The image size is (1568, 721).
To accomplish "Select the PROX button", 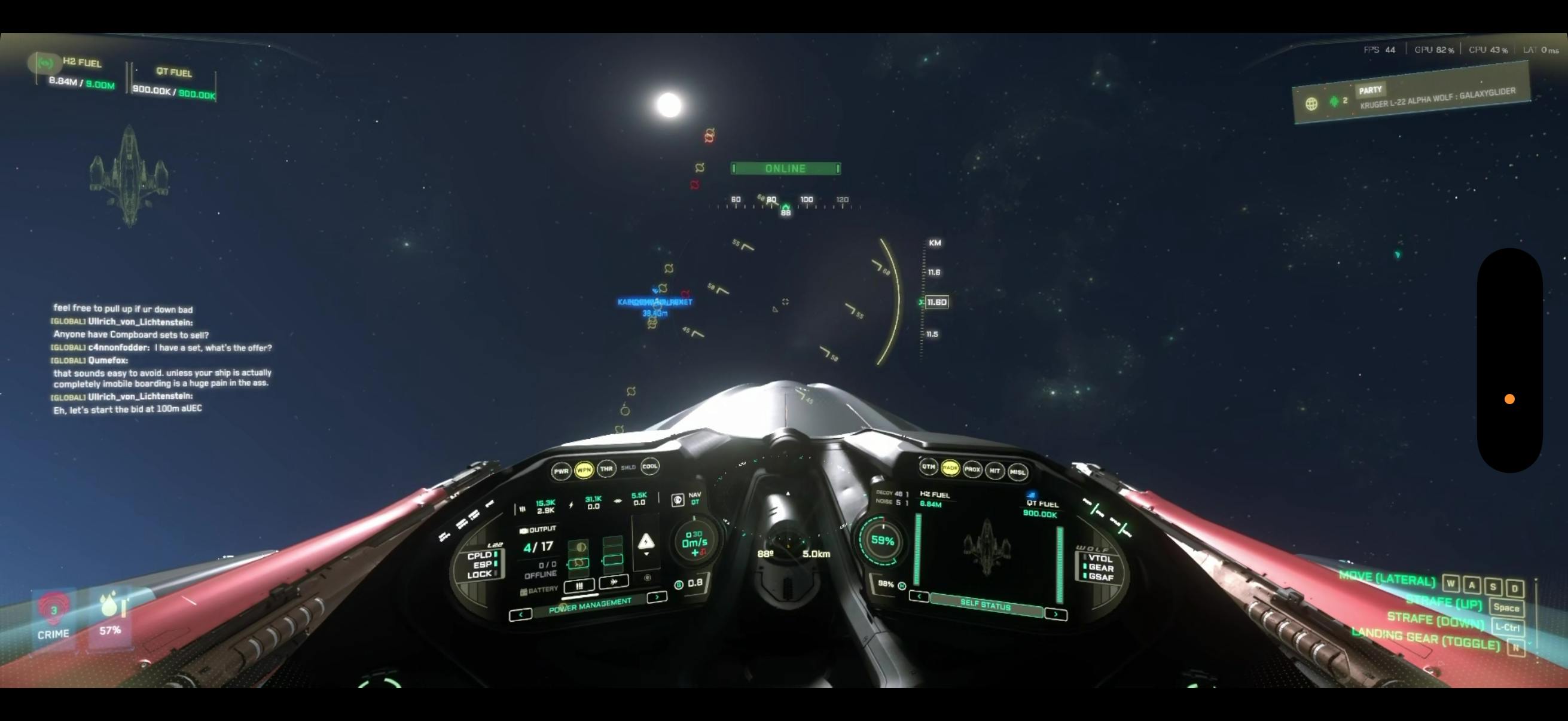I will pyautogui.click(x=972, y=469).
